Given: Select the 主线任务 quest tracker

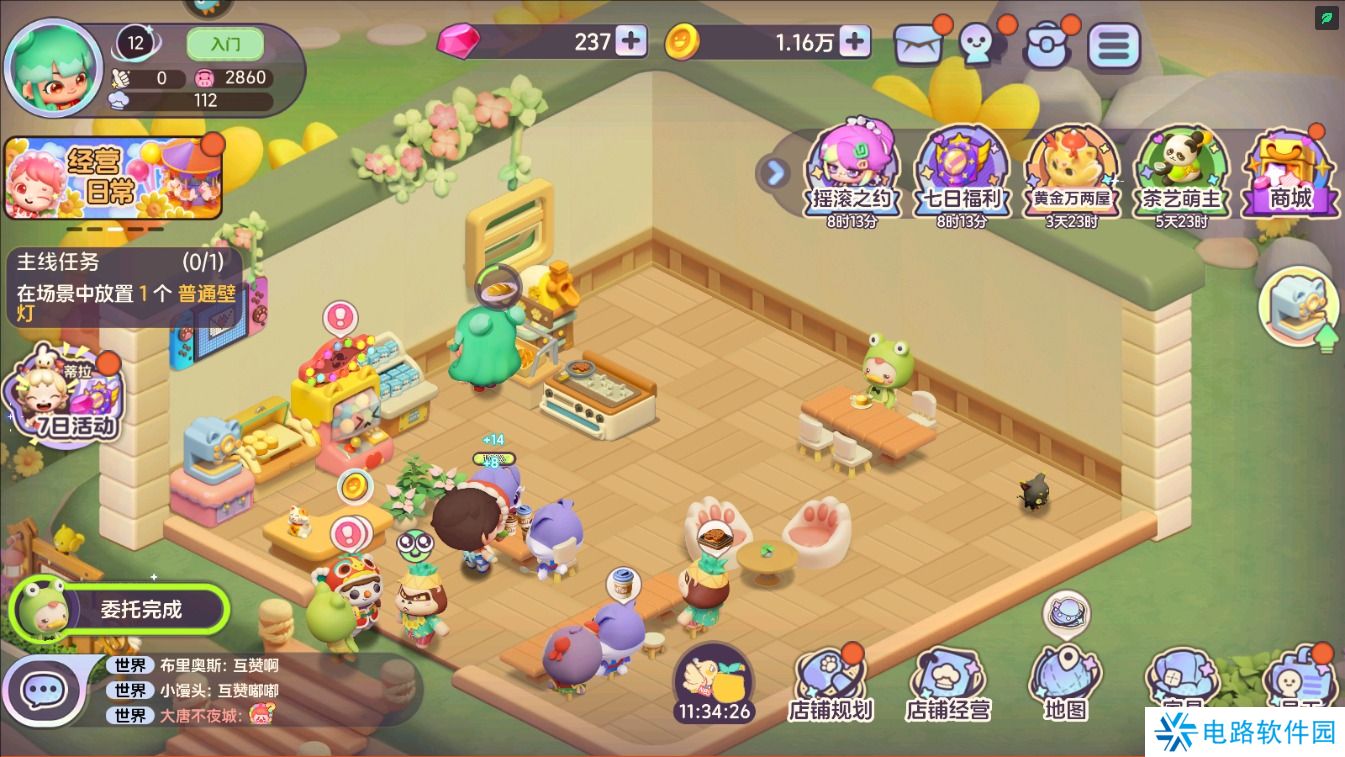Looking at the screenshot, I should click(x=127, y=287).
